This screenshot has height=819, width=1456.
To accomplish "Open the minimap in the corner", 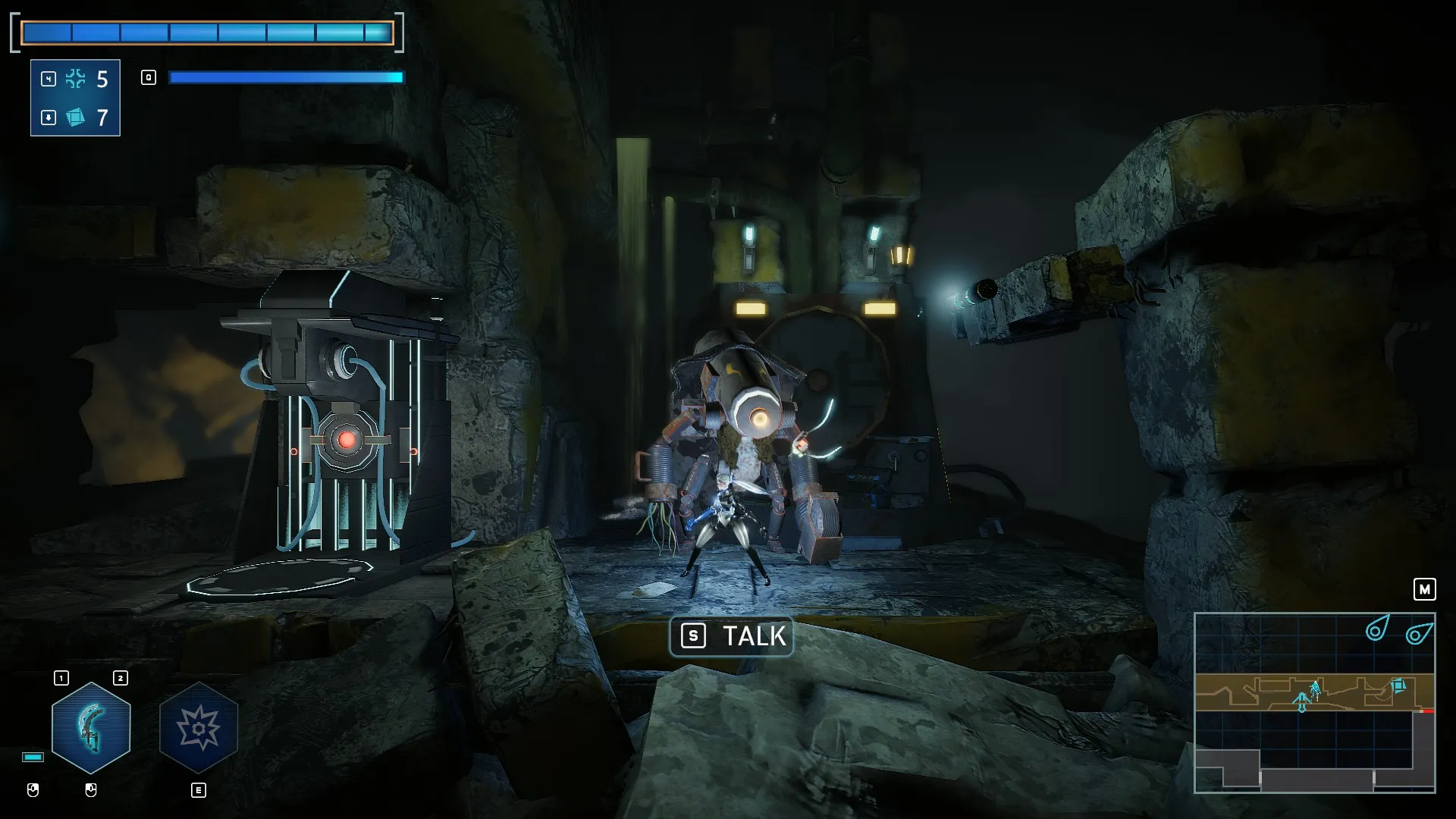I will 1314,702.
